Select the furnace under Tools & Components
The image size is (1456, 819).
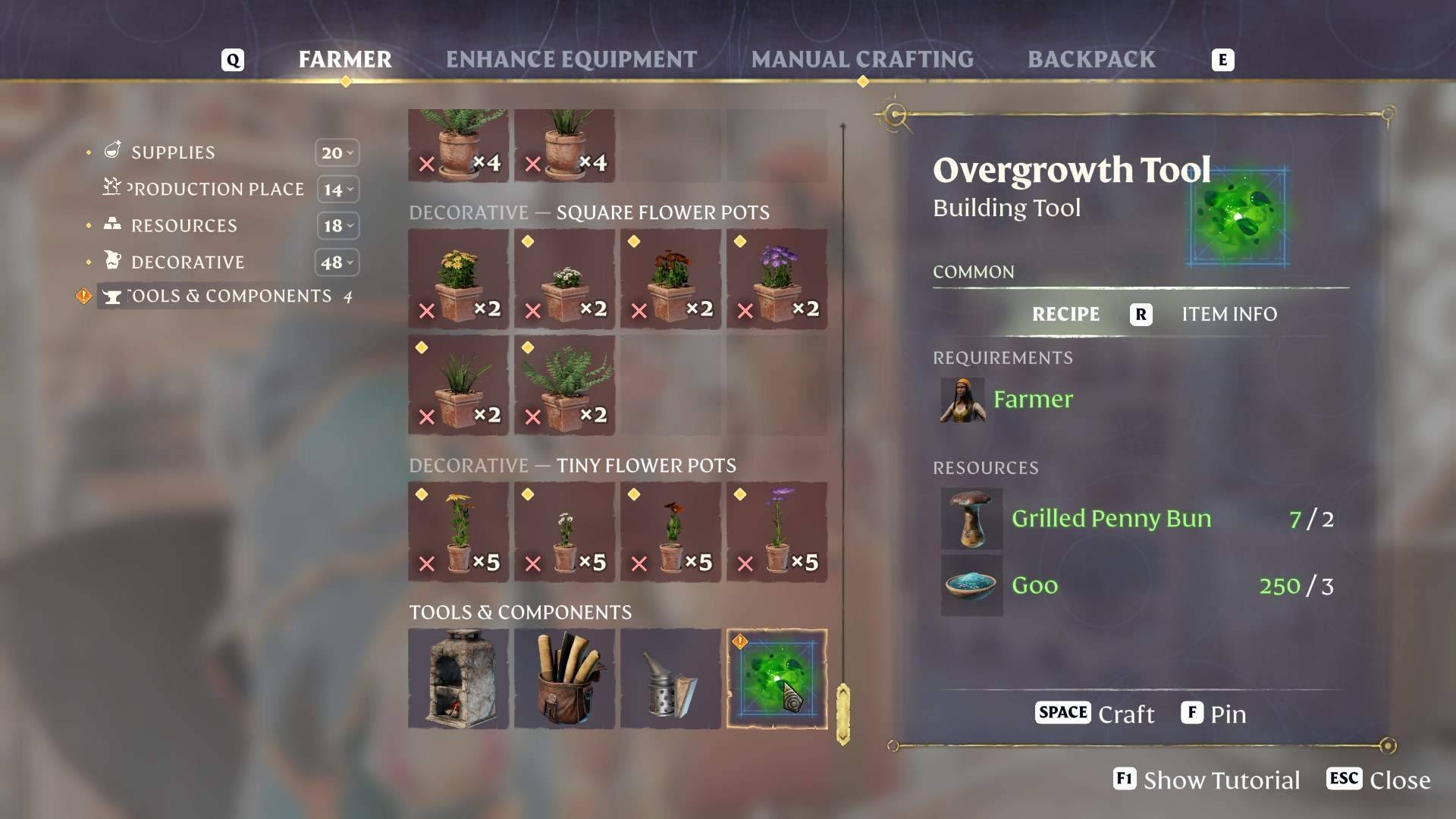(458, 677)
